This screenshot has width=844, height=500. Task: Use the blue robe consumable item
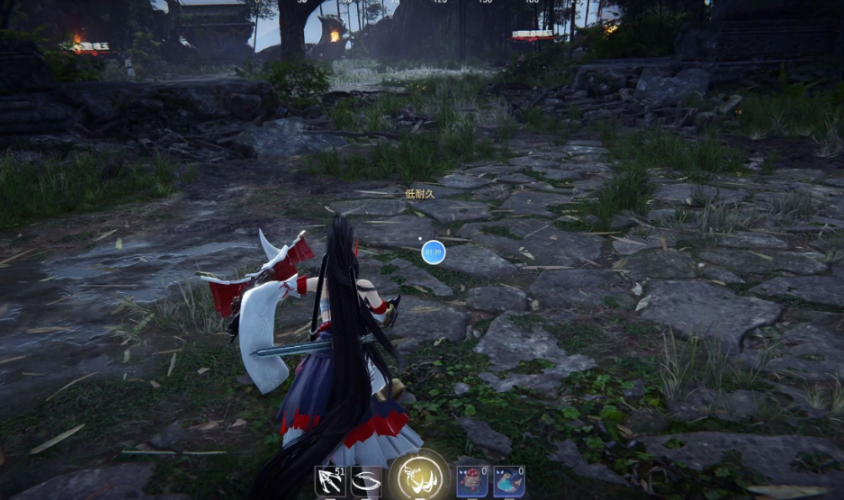(x=508, y=481)
